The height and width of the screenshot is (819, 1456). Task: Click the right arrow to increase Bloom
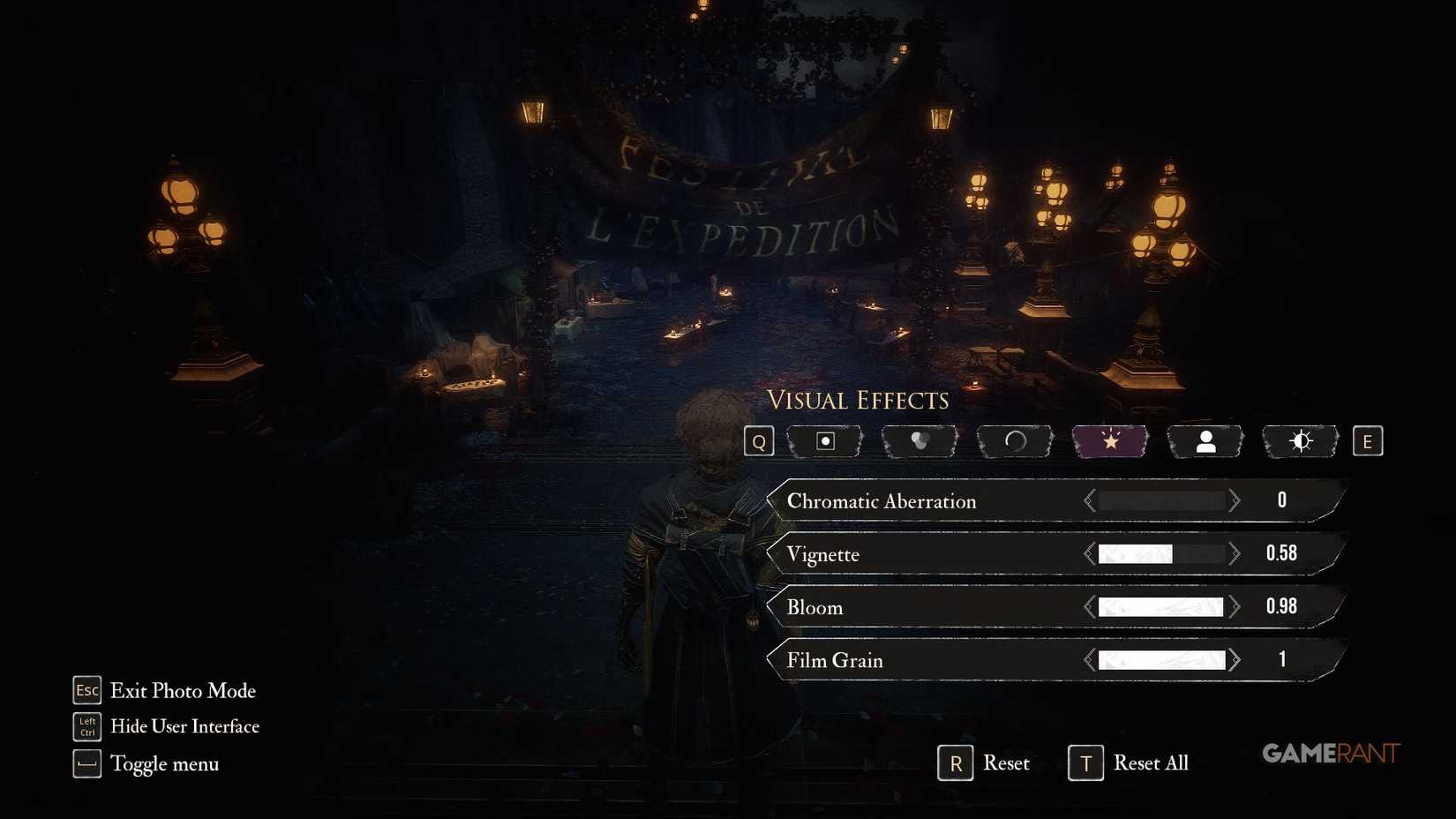coord(1235,606)
